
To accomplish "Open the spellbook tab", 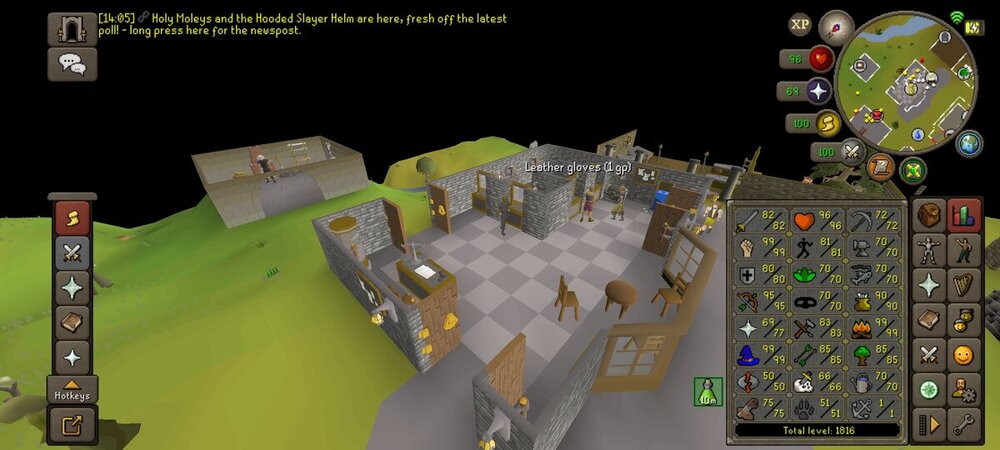I will click(x=929, y=320).
